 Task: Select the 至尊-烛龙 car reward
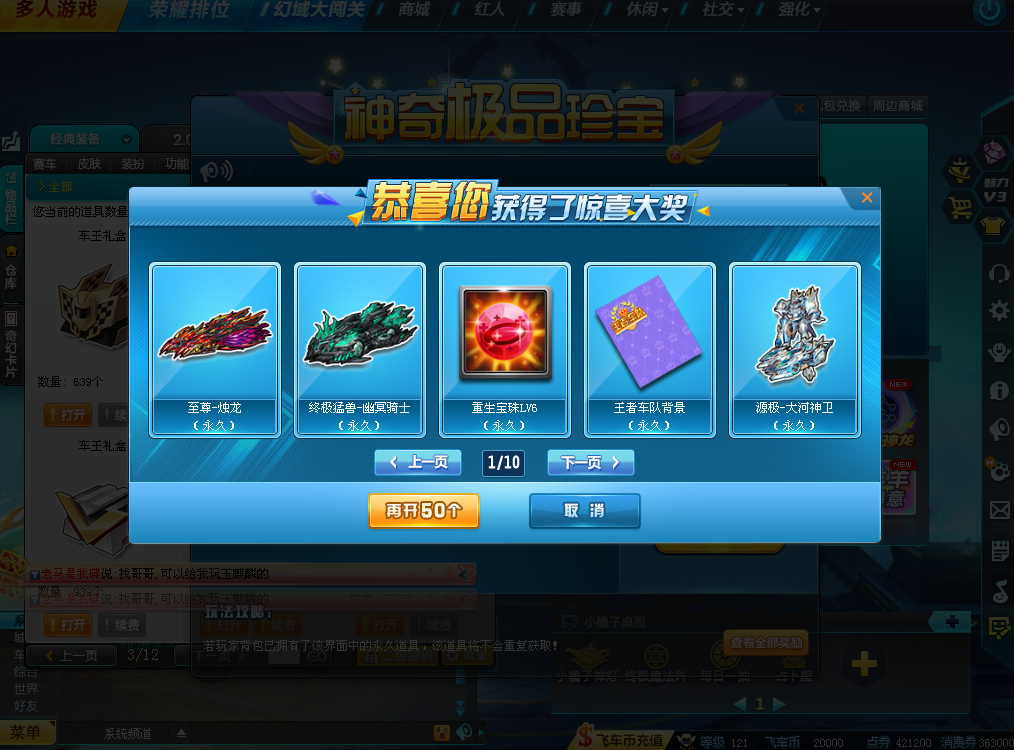click(x=214, y=350)
